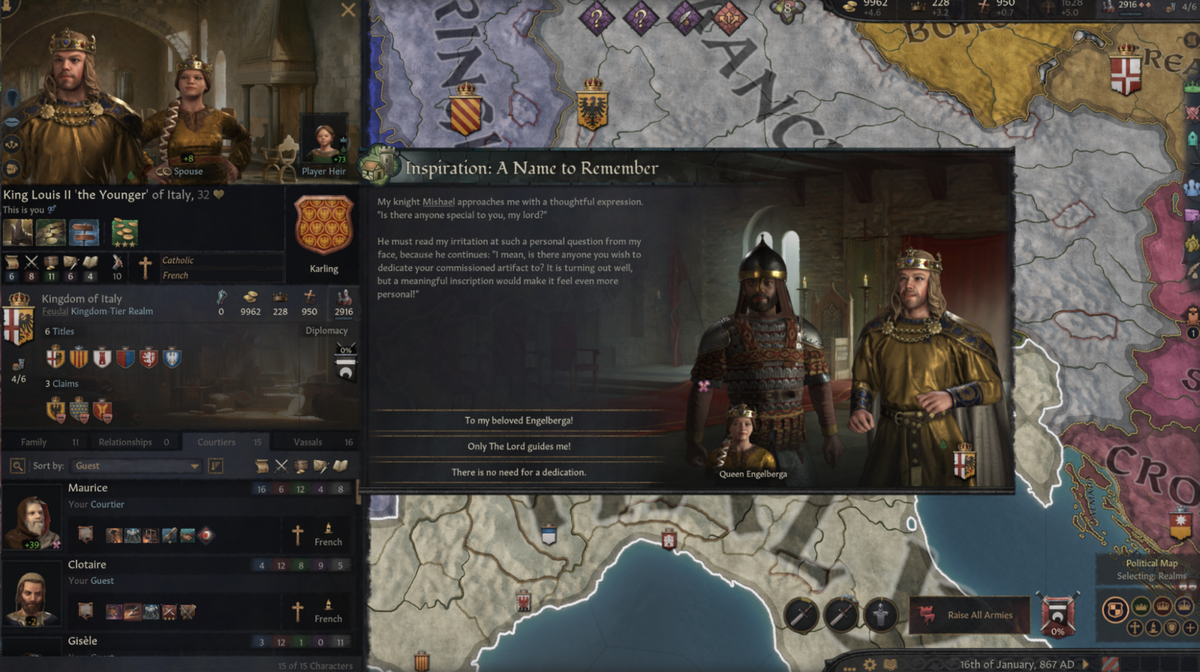The image size is (1200, 672).
Task: Close the character panel
Action: click(348, 10)
